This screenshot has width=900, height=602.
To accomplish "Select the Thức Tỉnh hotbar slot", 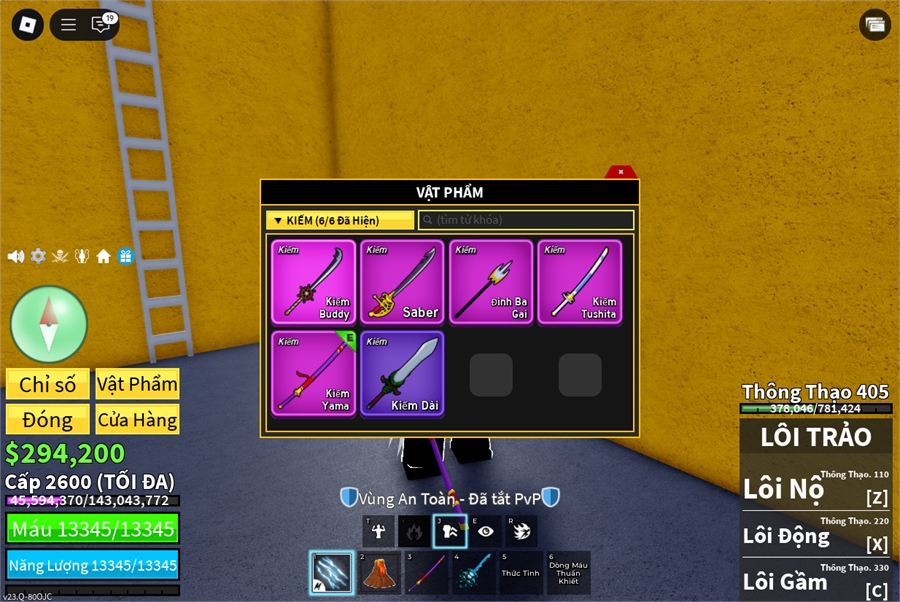I will (x=520, y=573).
